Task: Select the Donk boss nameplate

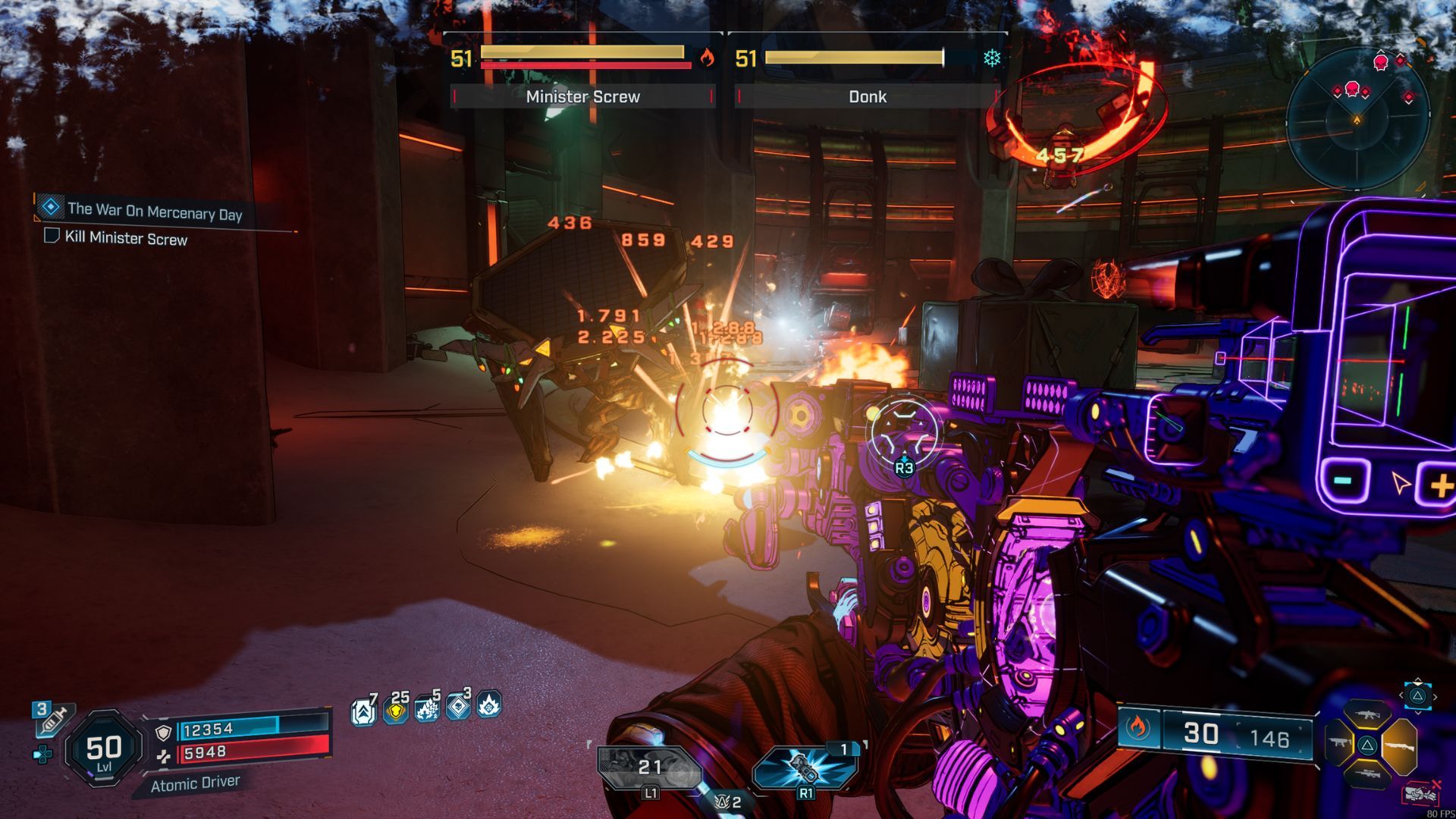Action: pos(867,96)
